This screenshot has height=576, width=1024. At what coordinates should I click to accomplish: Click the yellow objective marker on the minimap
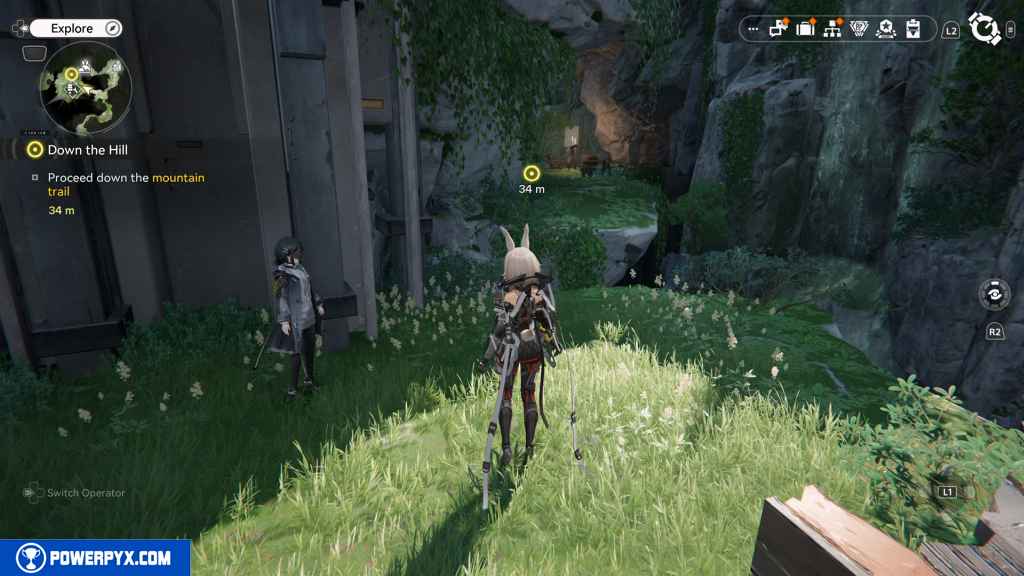72,74
